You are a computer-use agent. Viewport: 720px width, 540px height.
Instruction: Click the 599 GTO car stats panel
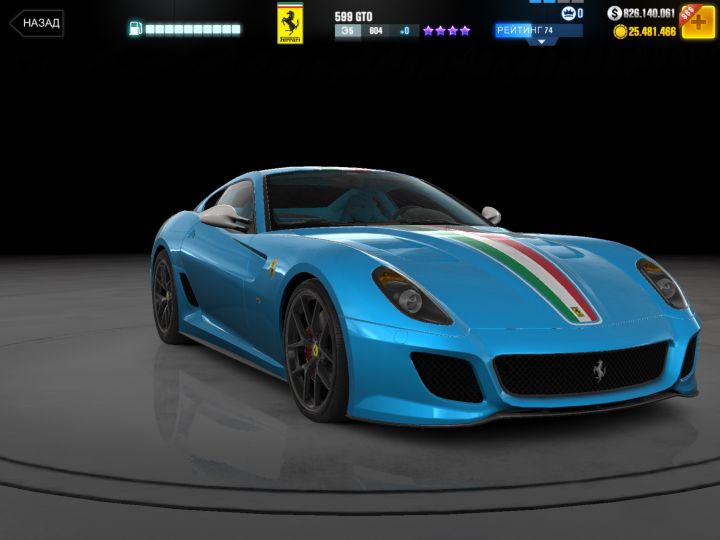(402, 25)
